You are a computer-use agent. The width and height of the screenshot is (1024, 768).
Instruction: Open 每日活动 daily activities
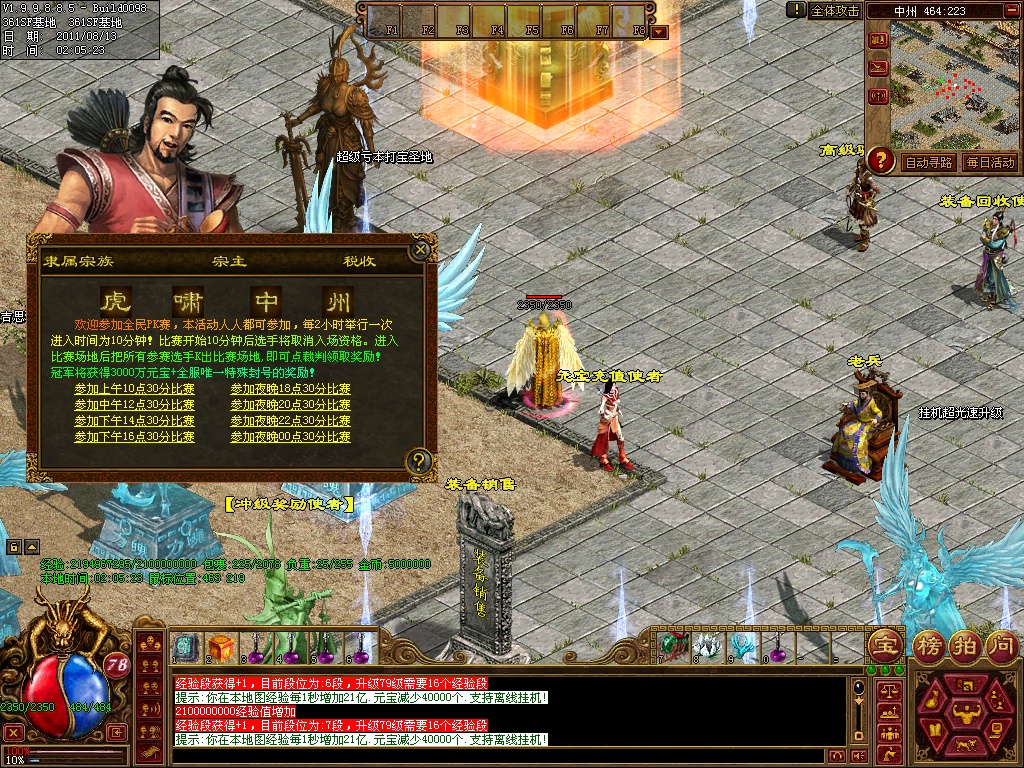pos(989,162)
